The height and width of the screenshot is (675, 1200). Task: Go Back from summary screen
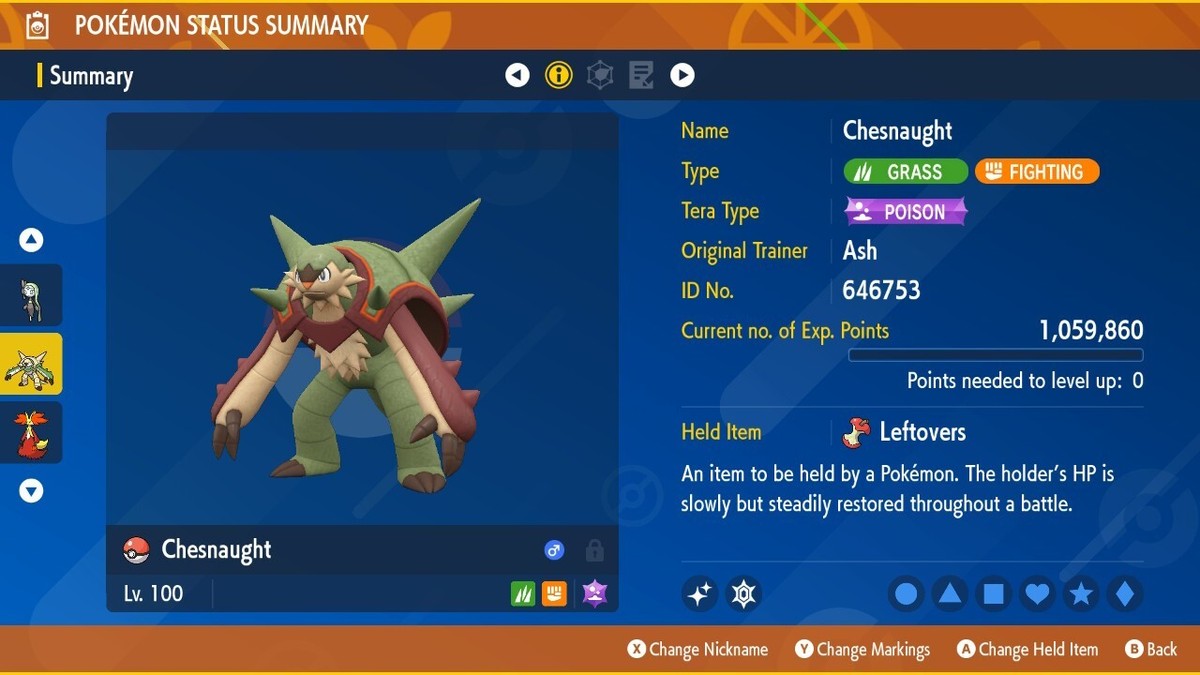tap(1151, 650)
